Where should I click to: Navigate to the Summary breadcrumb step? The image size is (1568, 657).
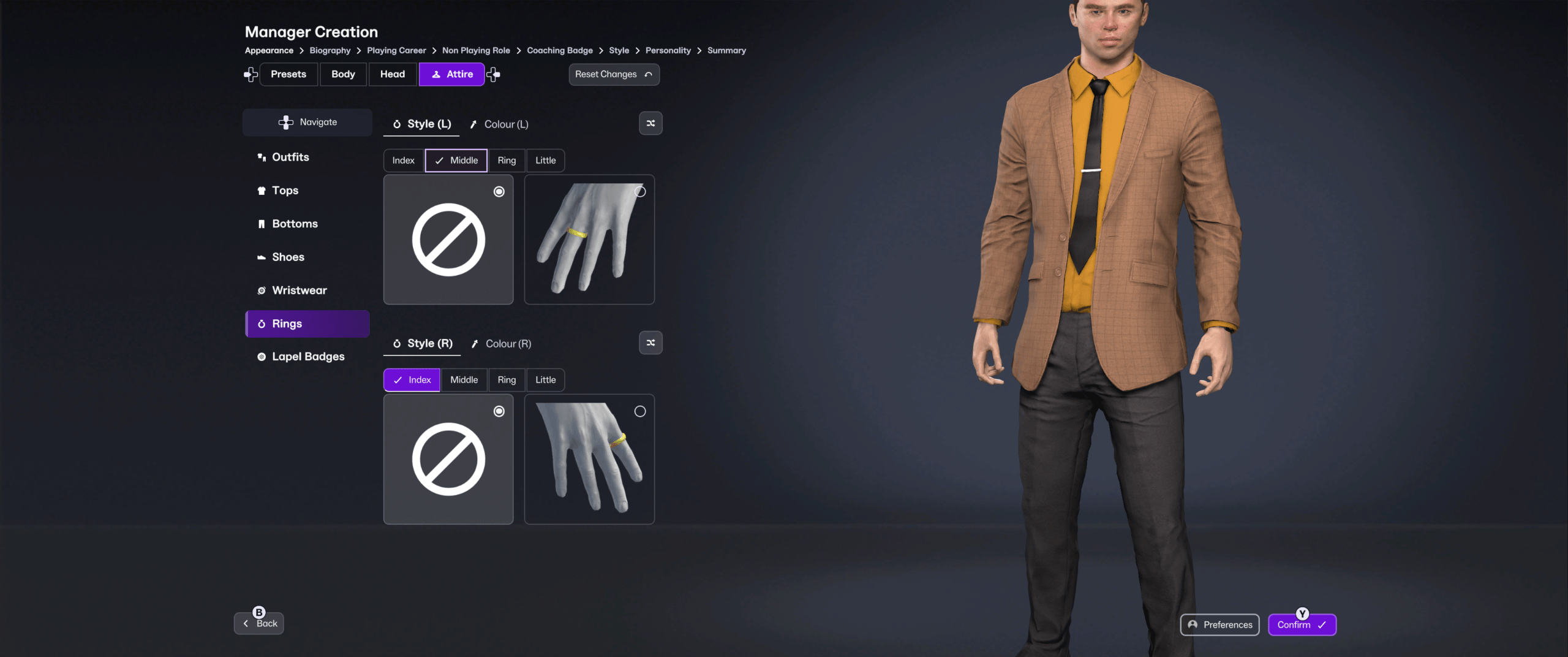726,50
